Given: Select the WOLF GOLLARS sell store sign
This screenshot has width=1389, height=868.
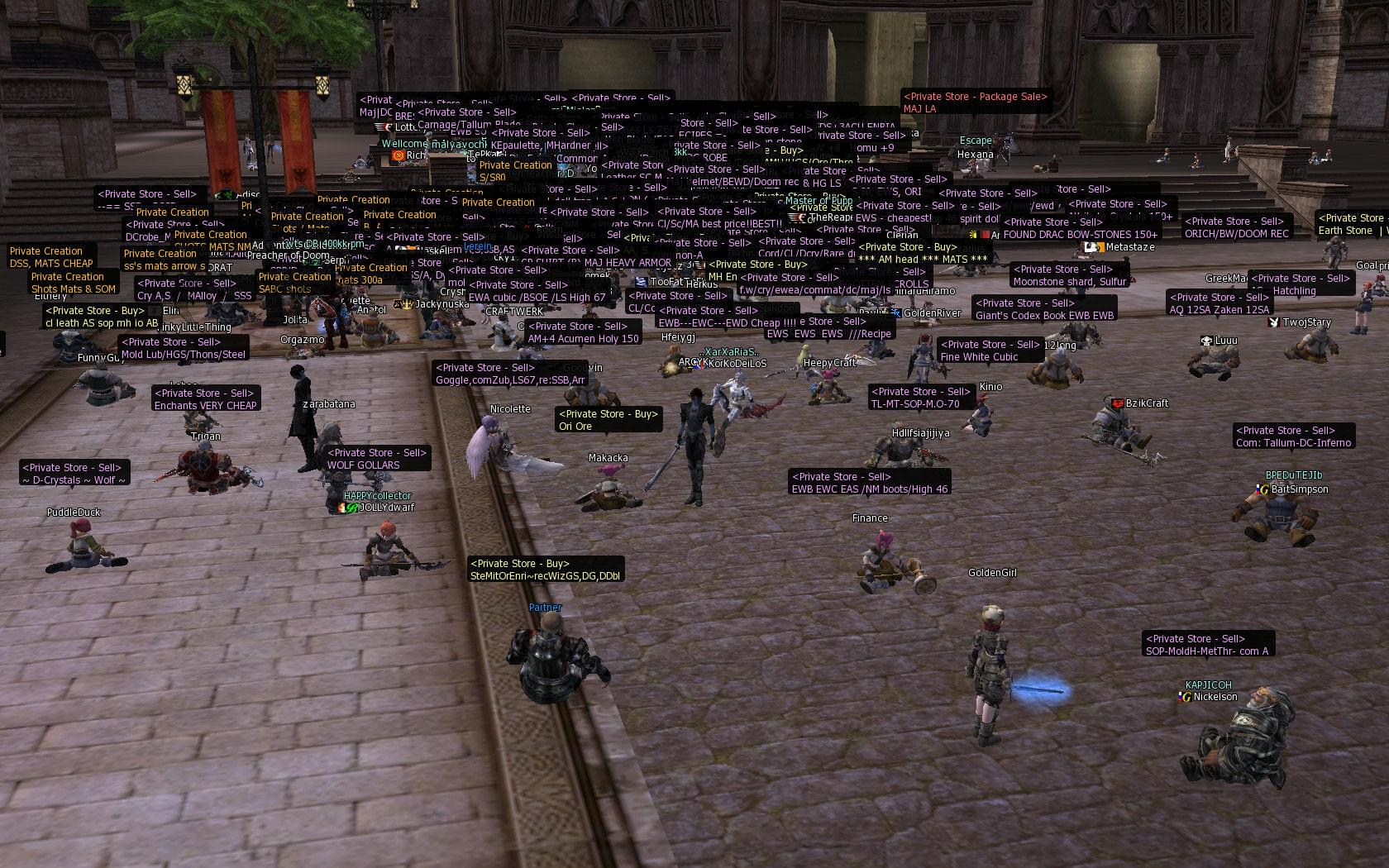Looking at the screenshot, I should [x=377, y=459].
